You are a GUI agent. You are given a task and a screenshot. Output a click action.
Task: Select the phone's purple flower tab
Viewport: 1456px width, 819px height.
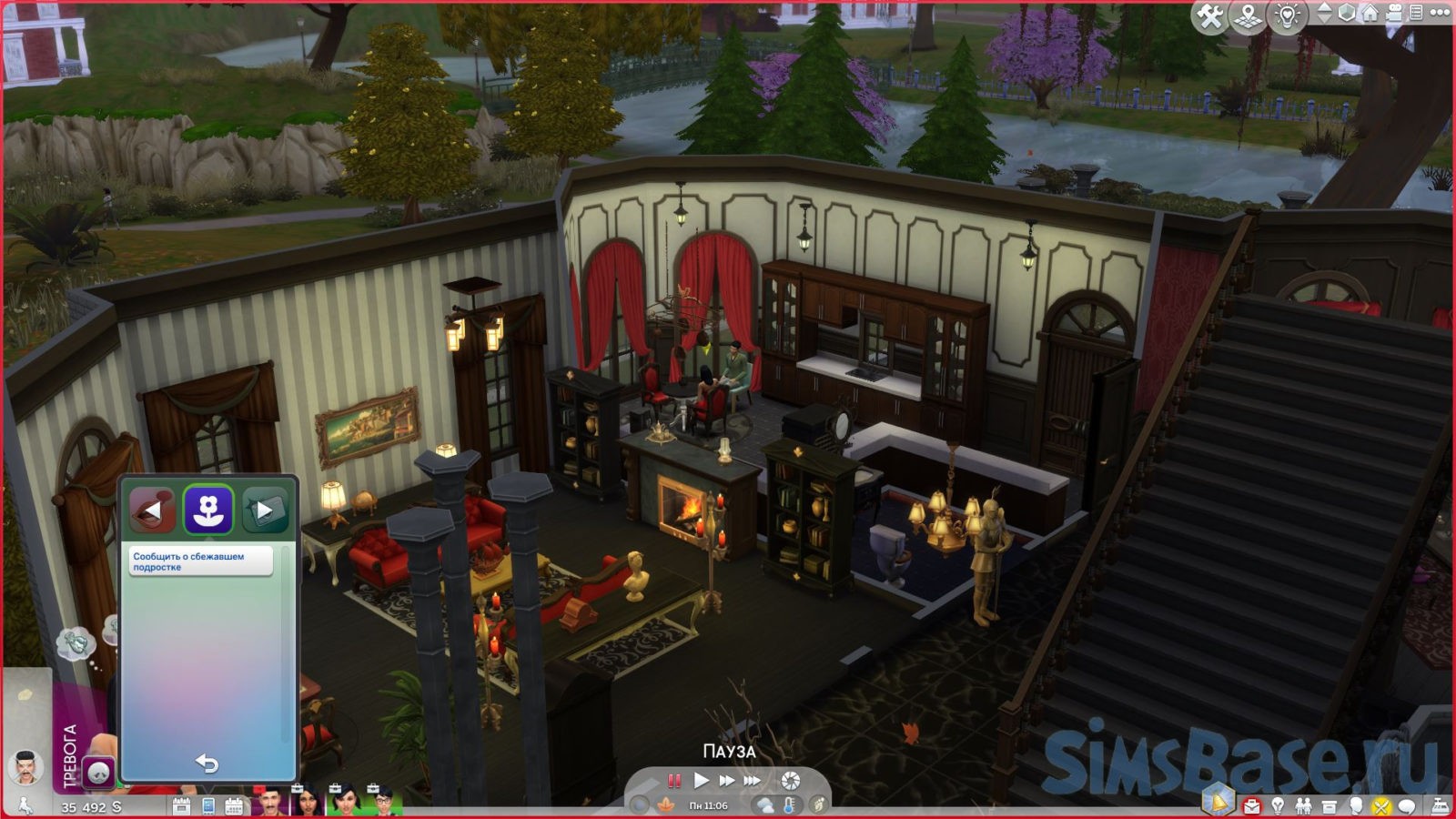[208, 510]
